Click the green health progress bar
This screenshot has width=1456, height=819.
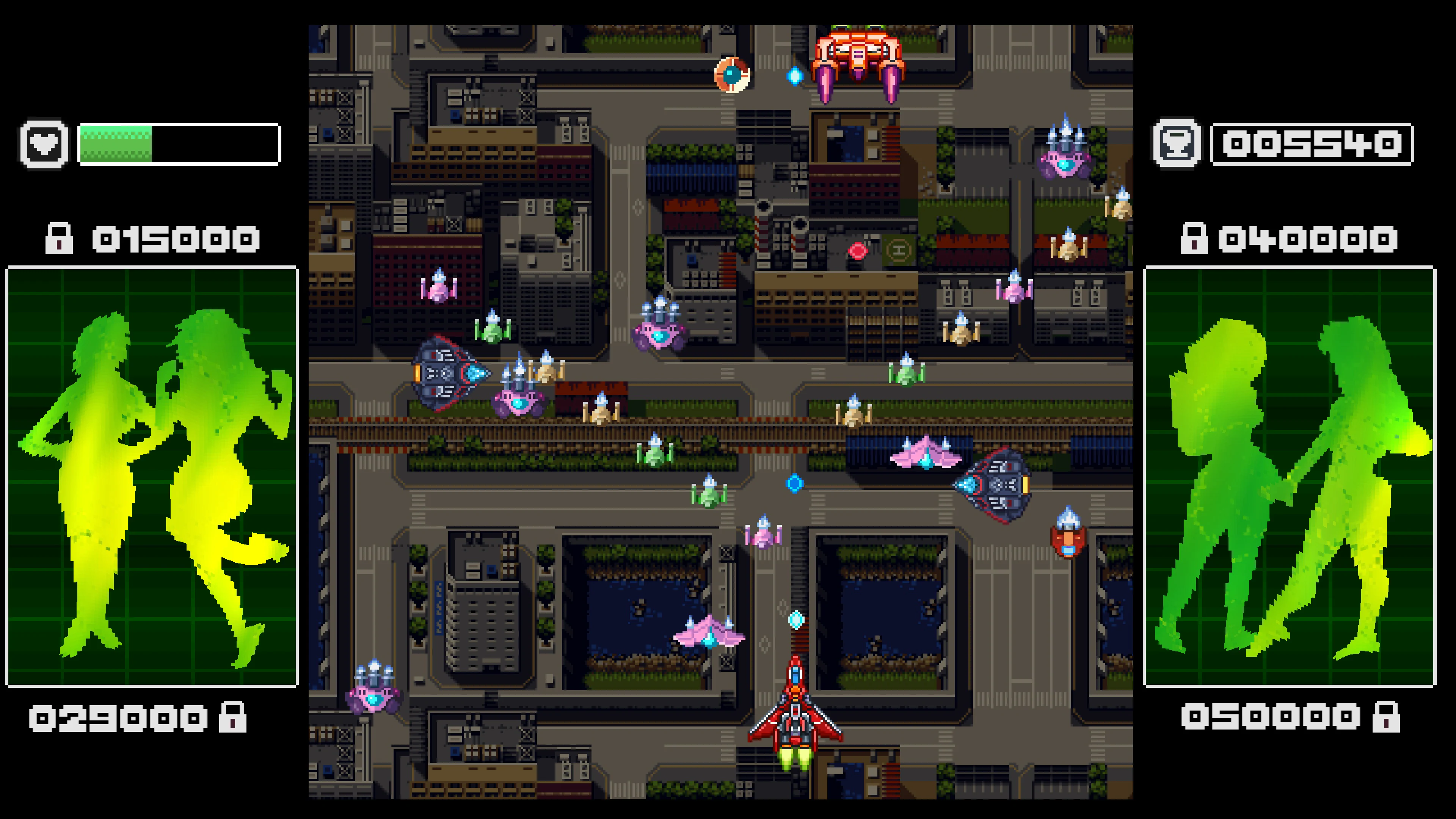[116, 145]
